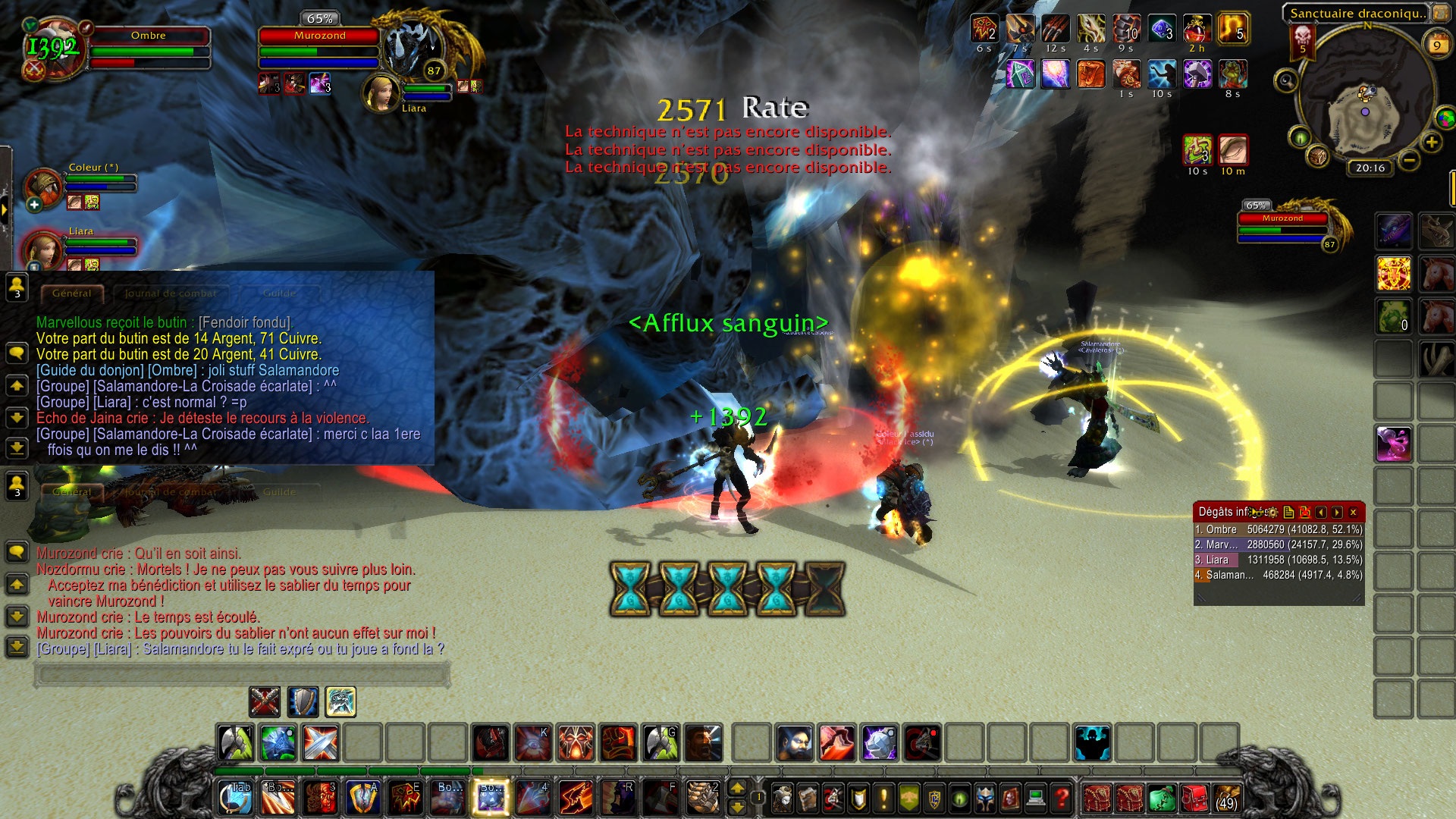Screen dimensions: 1456x819
Task: Zoom in on the minimap
Action: [1431, 143]
